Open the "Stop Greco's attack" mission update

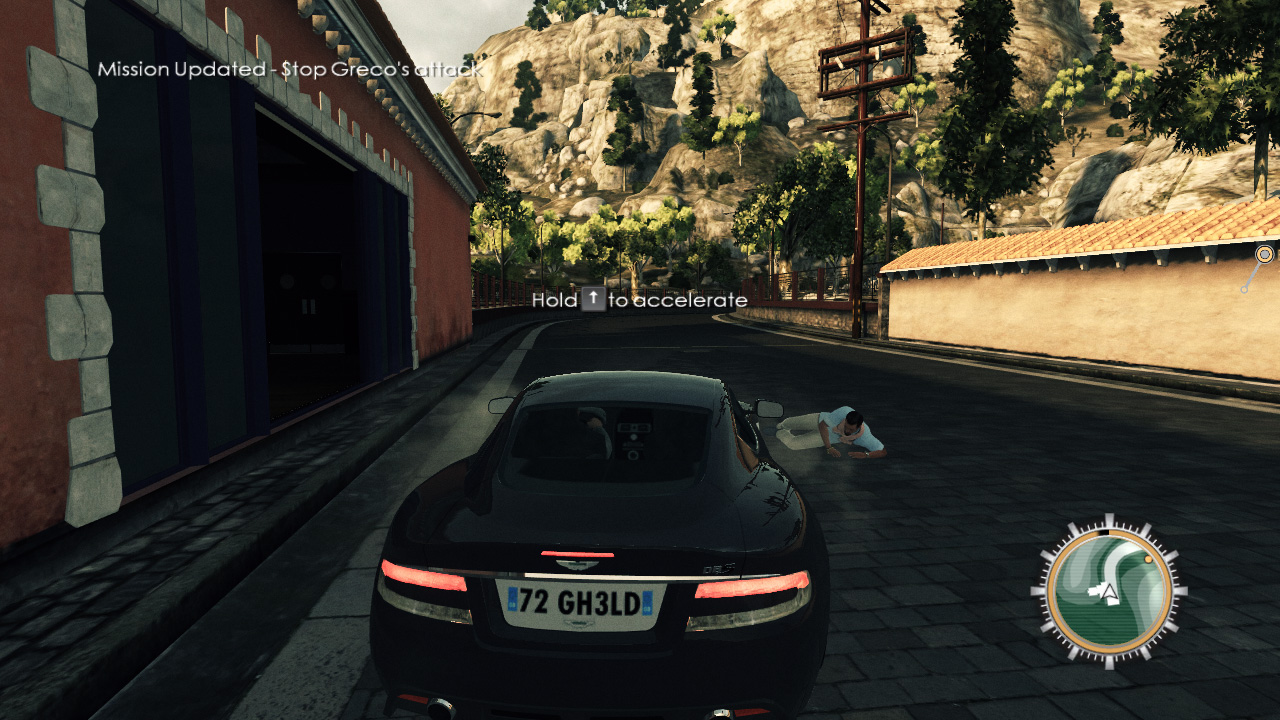click(290, 69)
